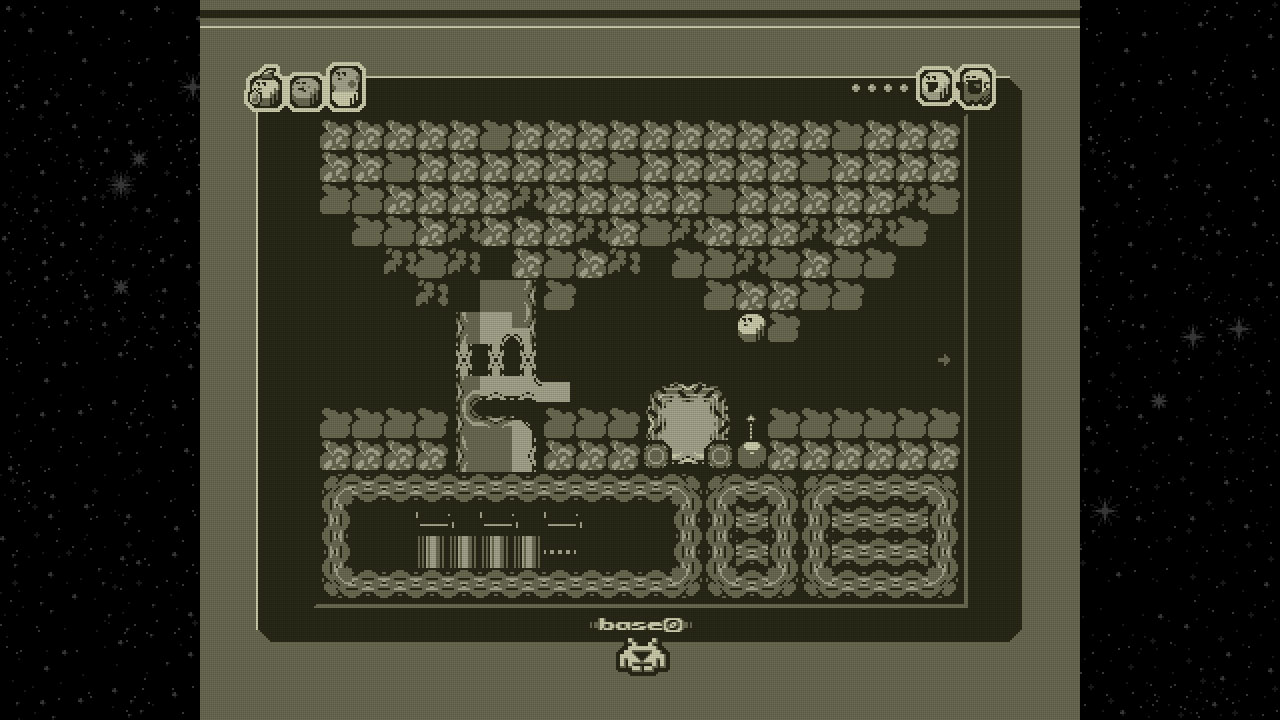Image resolution: width=1280 pixels, height=720 pixels.
Task: Click the right-pointing arrow indicator near the screen edge
Action: [x=944, y=361]
